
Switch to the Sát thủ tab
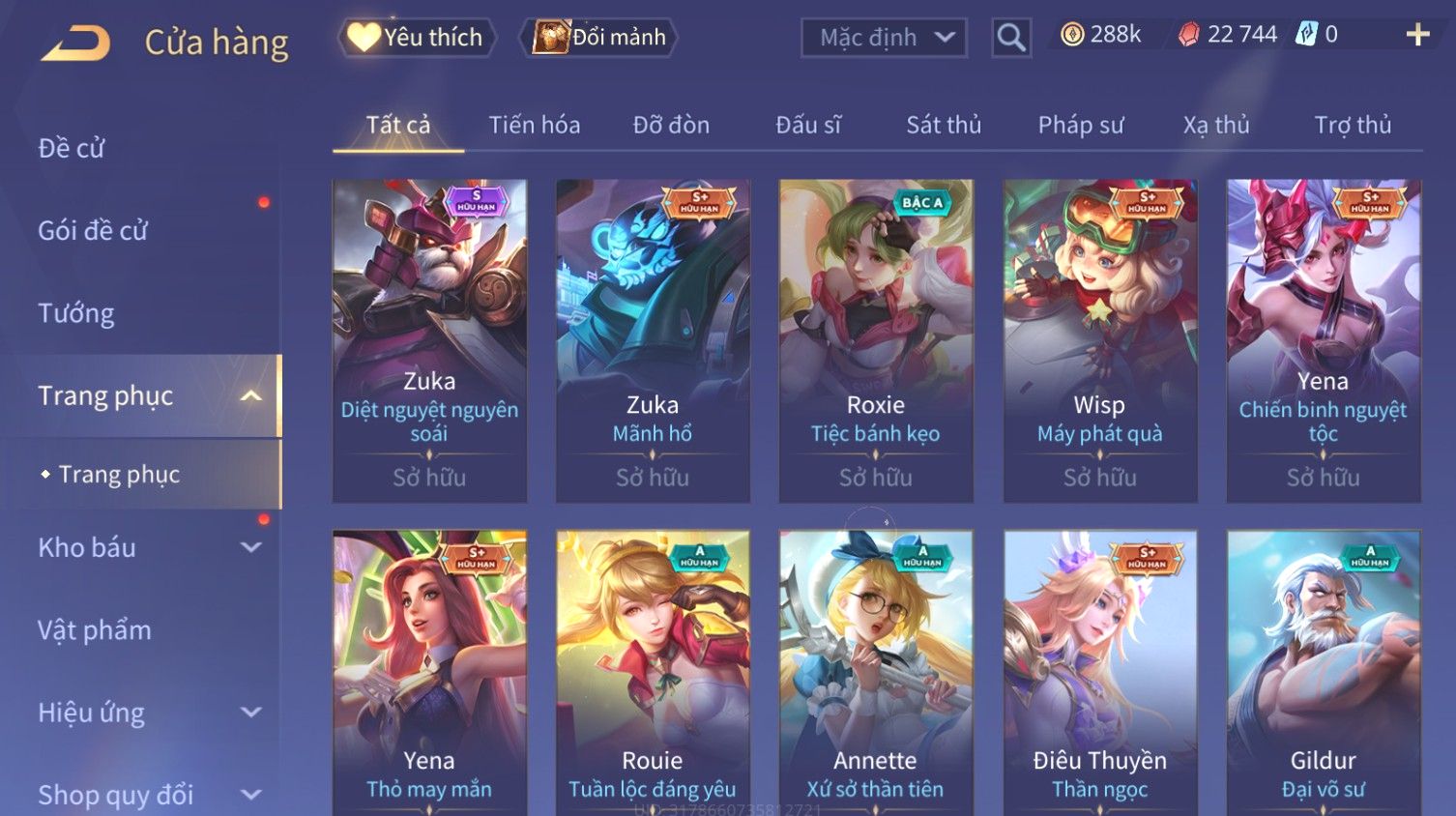(943, 125)
